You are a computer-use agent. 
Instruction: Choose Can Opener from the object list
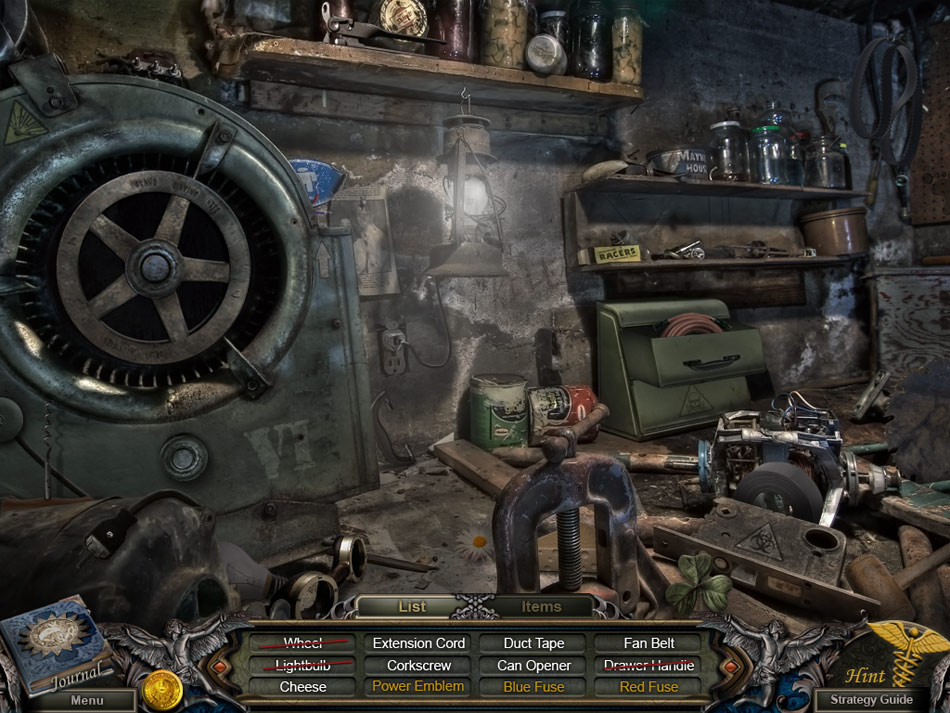coord(534,665)
